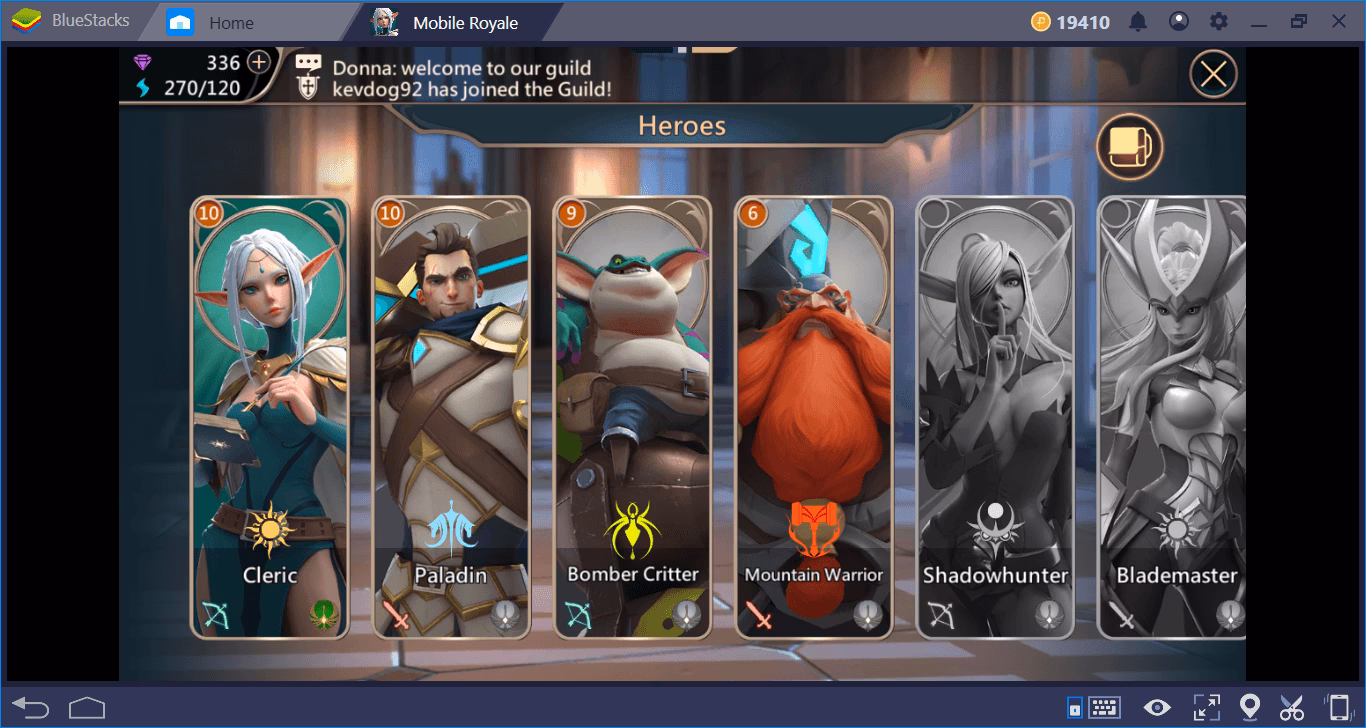Click the Cleric's sun class emblem
The image size is (1366, 728).
pyautogui.click(x=268, y=527)
